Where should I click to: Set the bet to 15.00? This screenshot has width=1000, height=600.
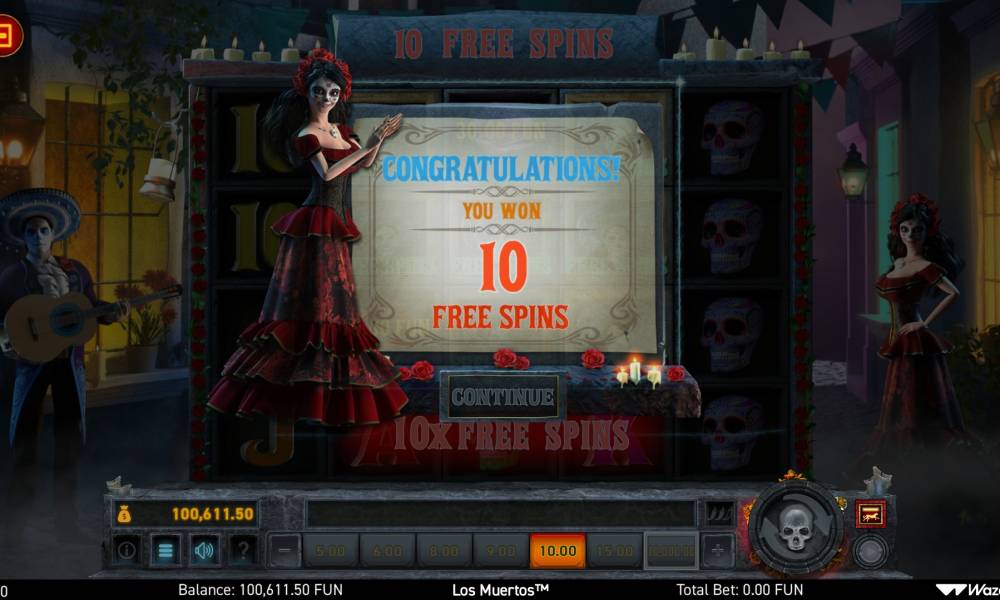coord(615,551)
